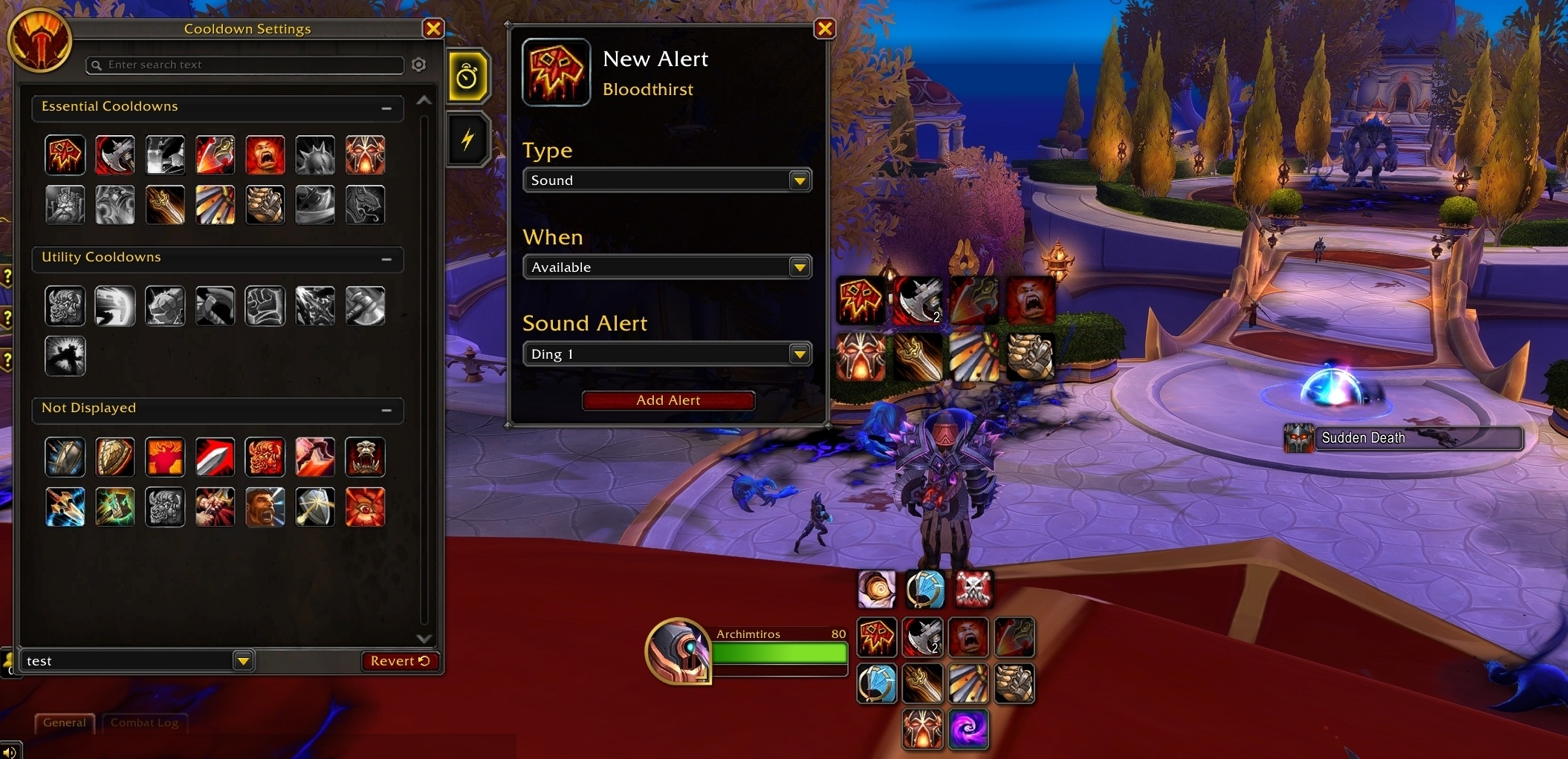Collapse the Not Displayed section
Viewport: 1568px width, 759px height.
point(386,410)
